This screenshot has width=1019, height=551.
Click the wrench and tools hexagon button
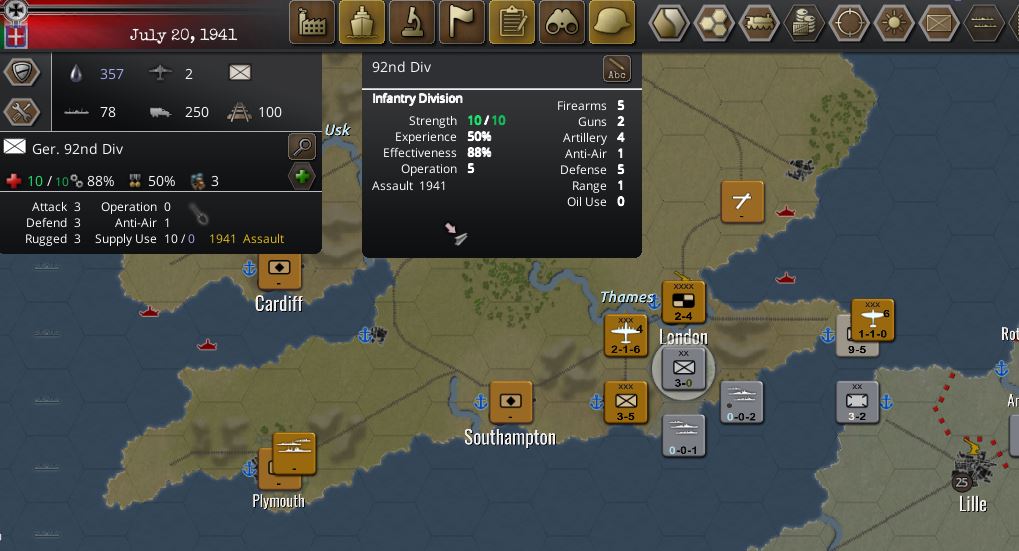(22, 111)
